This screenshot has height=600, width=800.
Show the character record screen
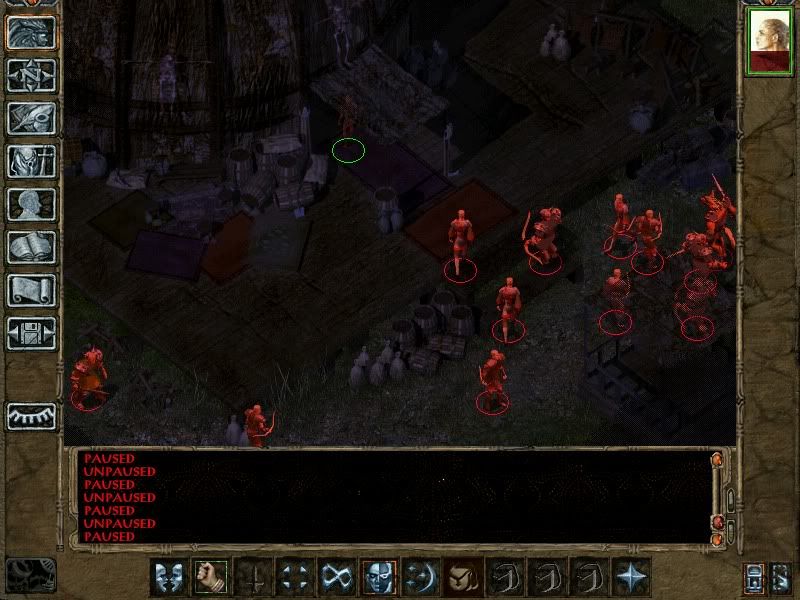[x=31, y=204]
